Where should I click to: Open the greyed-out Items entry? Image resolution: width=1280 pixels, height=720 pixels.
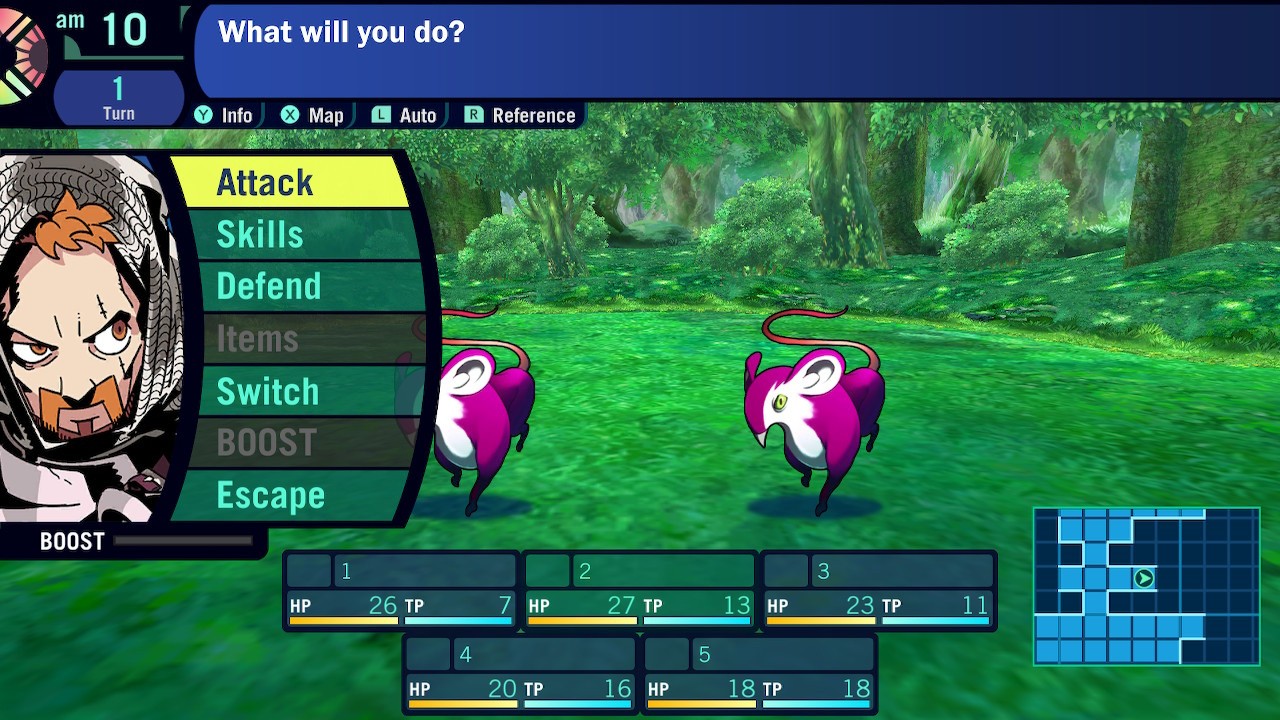click(x=290, y=339)
